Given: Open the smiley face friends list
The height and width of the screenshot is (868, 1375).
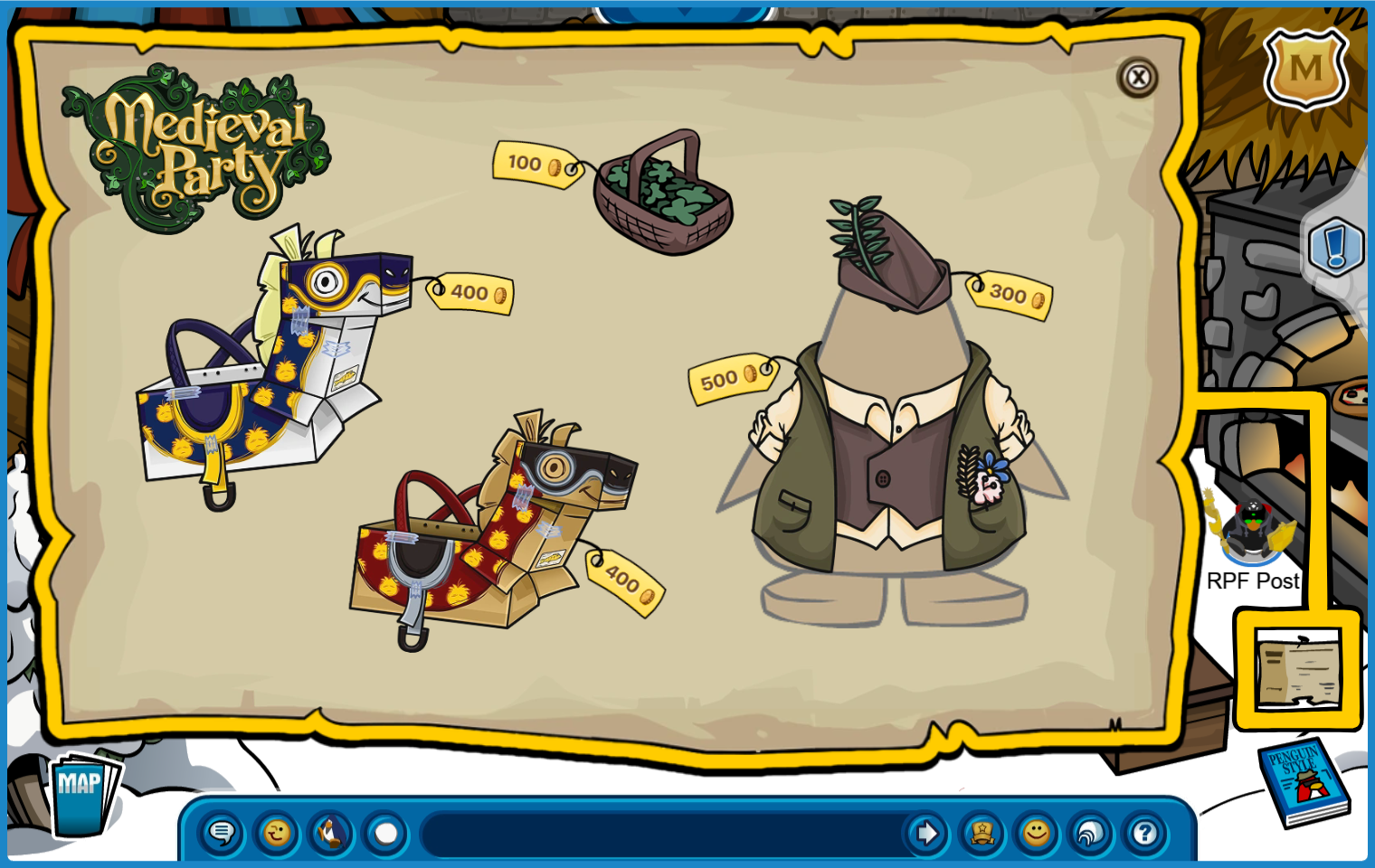Looking at the screenshot, I should (x=1037, y=833).
